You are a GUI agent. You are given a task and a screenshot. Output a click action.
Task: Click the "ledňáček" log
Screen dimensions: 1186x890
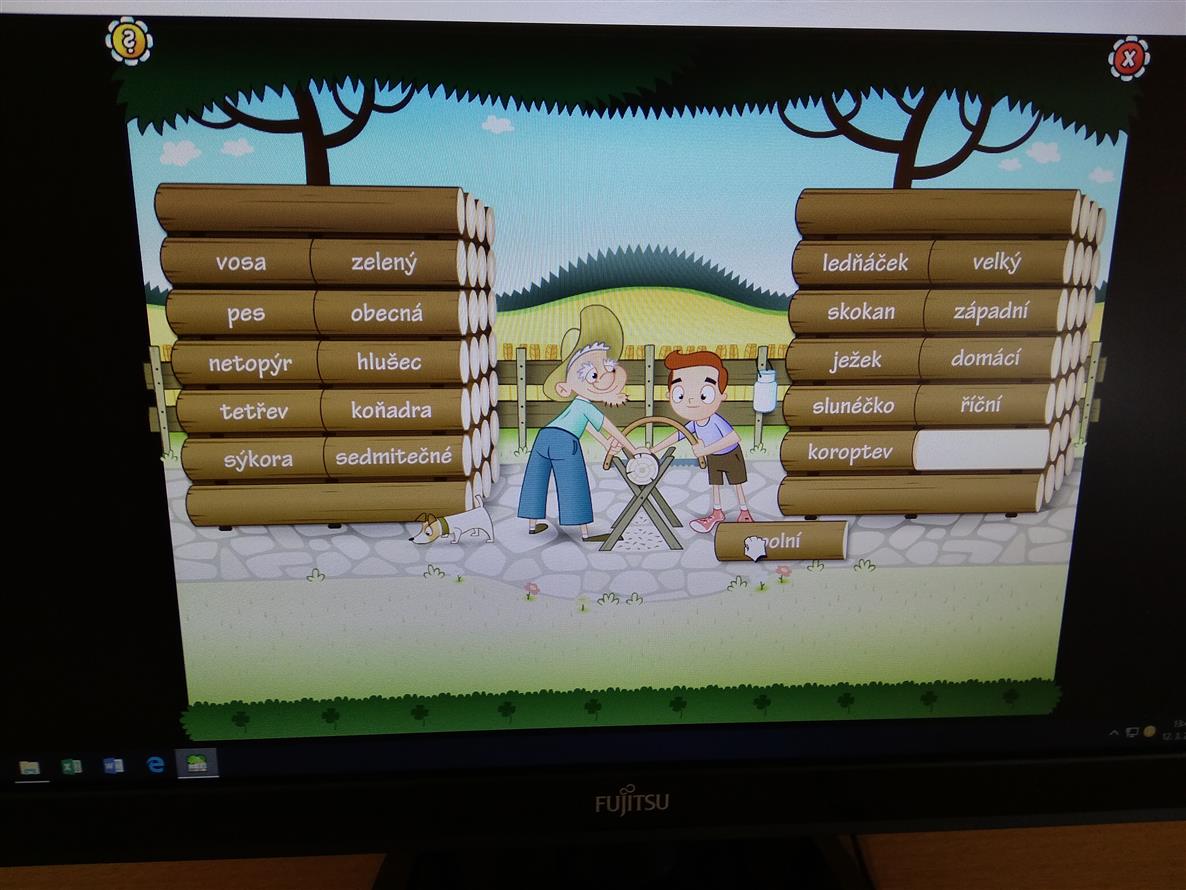click(x=865, y=263)
